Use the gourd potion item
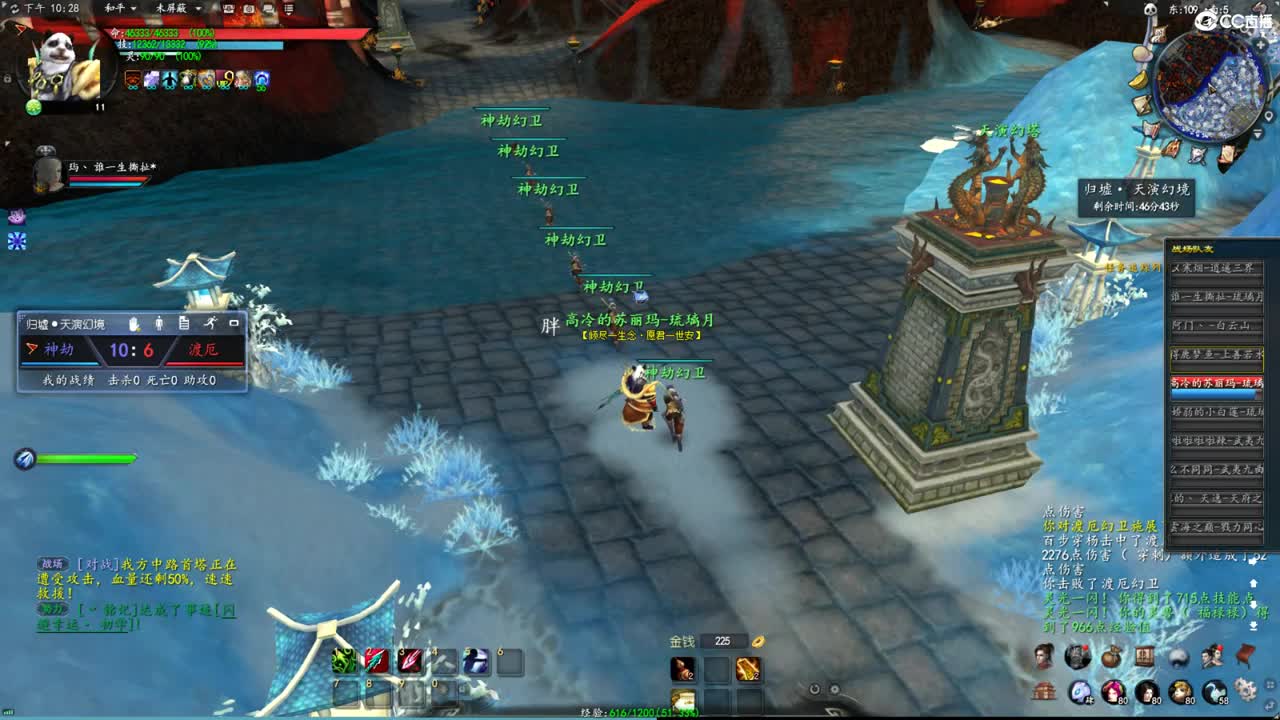The height and width of the screenshot is (720, 1280). pos(684,669)
